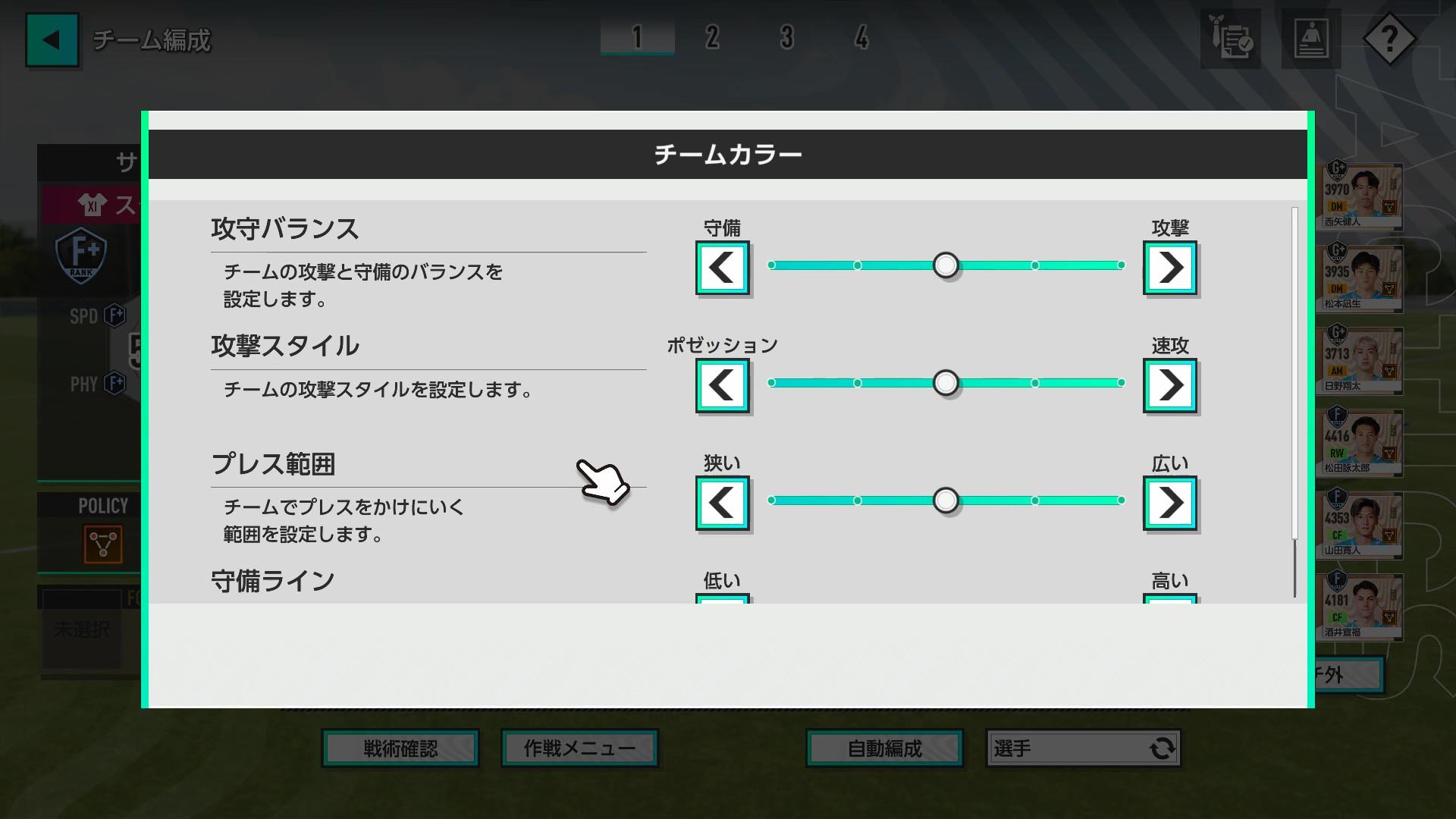Widen プレス範囲 using the 広い right arrow
Screen dimensions: 1456x819
pos(1169,502)
